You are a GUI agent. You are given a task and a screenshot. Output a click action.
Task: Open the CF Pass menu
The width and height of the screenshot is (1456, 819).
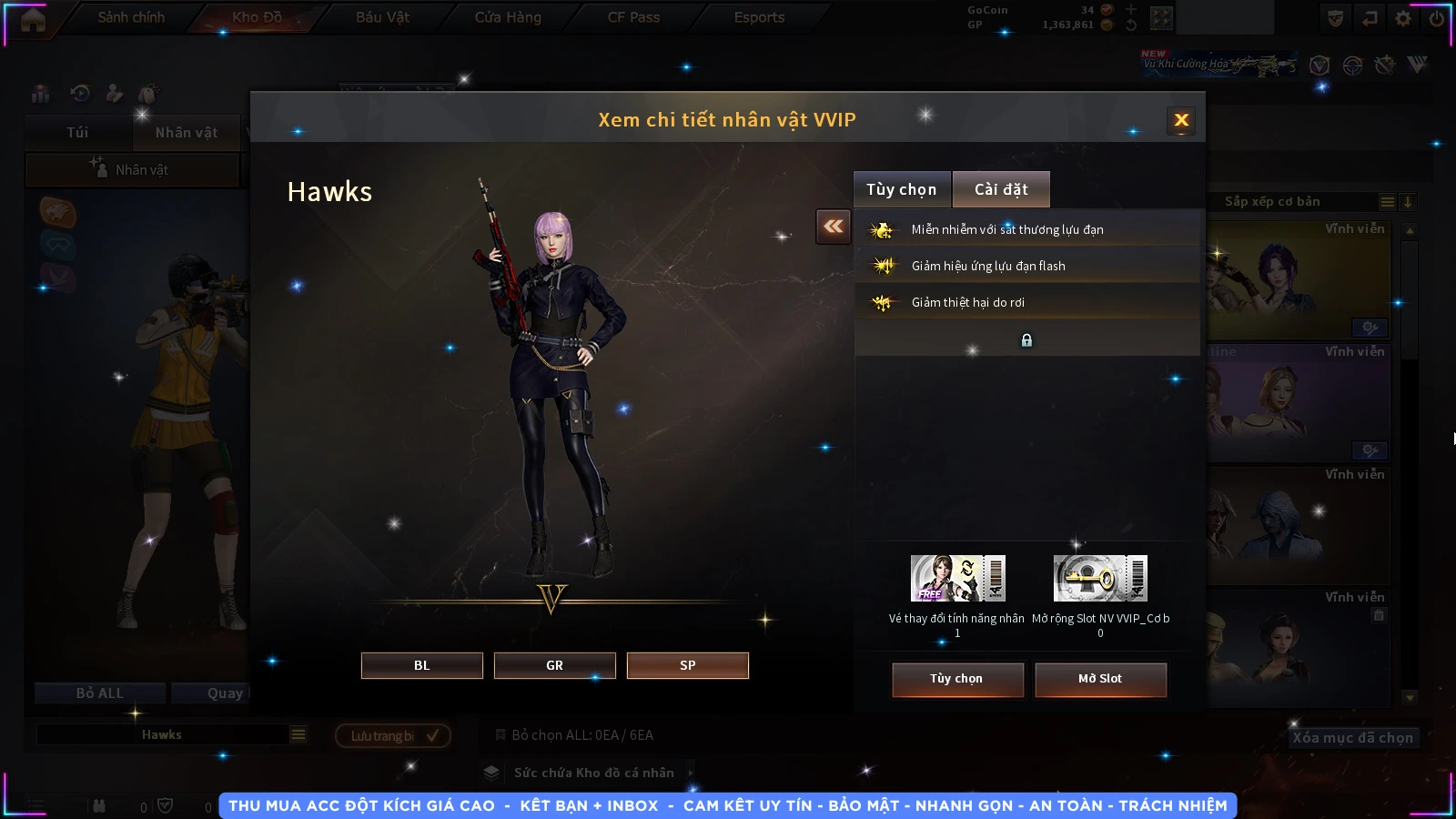(x=633, y=17)
